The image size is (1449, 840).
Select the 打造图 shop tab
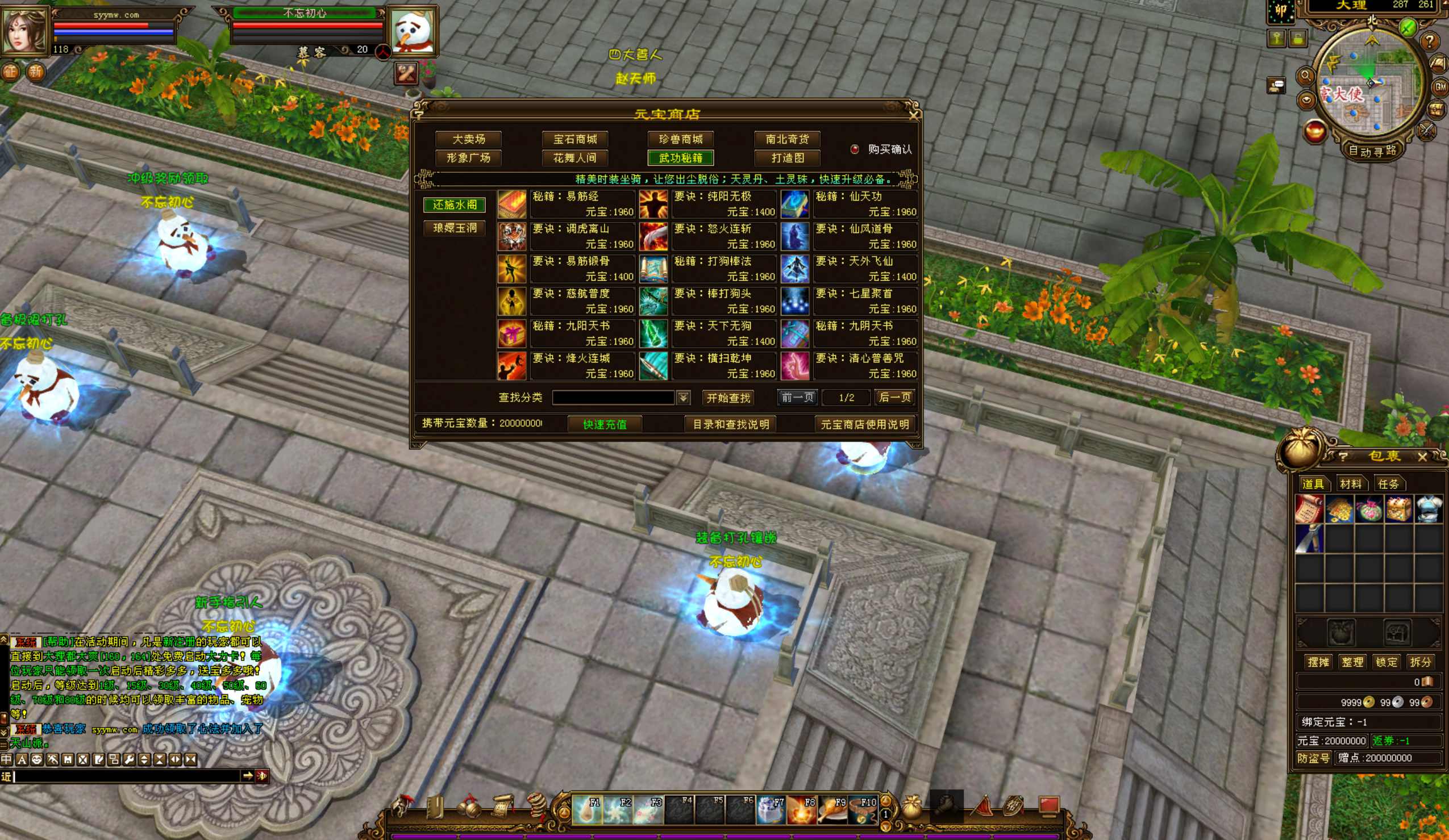click(x=786, y=158)
